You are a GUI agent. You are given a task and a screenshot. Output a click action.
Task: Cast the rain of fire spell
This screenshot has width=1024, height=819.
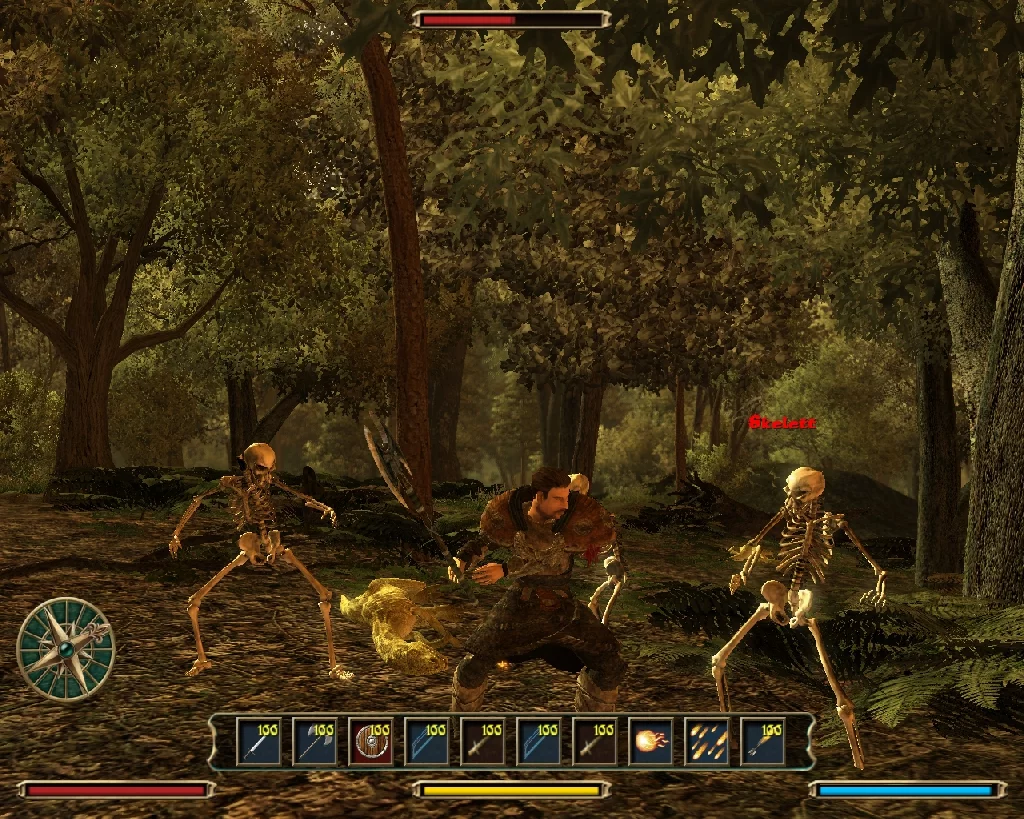tap(706, 742)
